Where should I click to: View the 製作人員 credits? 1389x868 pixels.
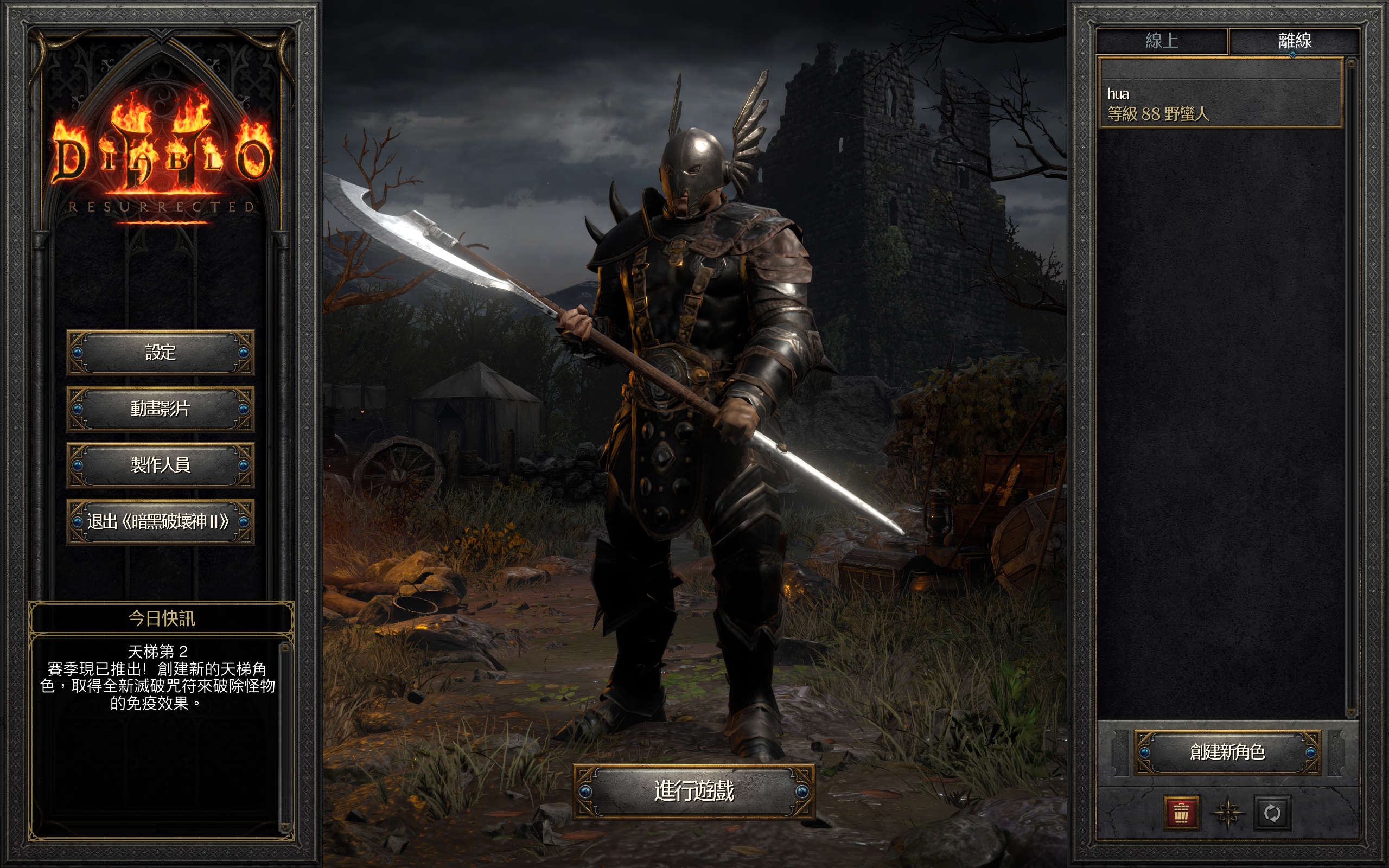click(160, 465)
